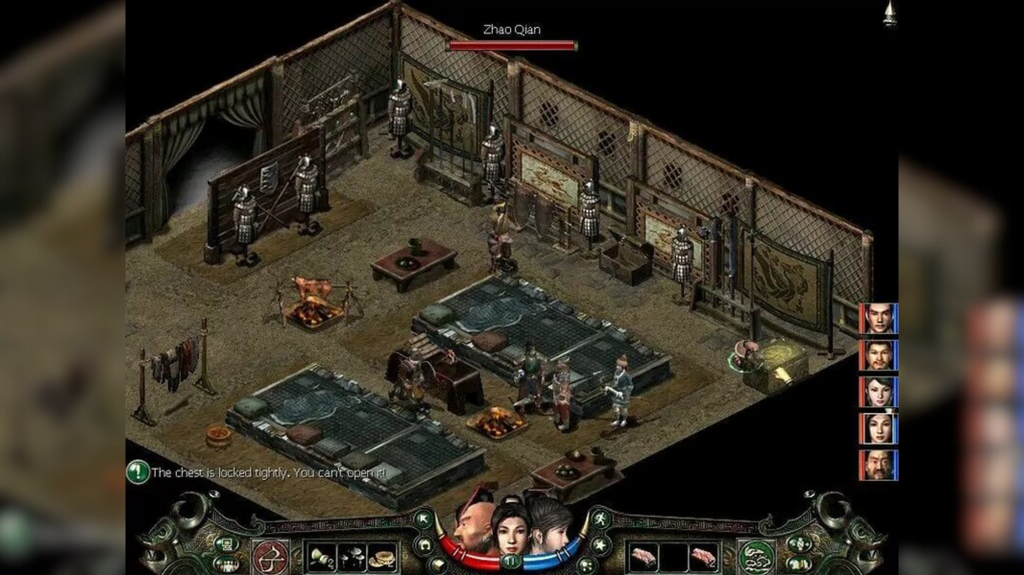Open the green coiled dragon skill emblem

(x=757, y=556)
